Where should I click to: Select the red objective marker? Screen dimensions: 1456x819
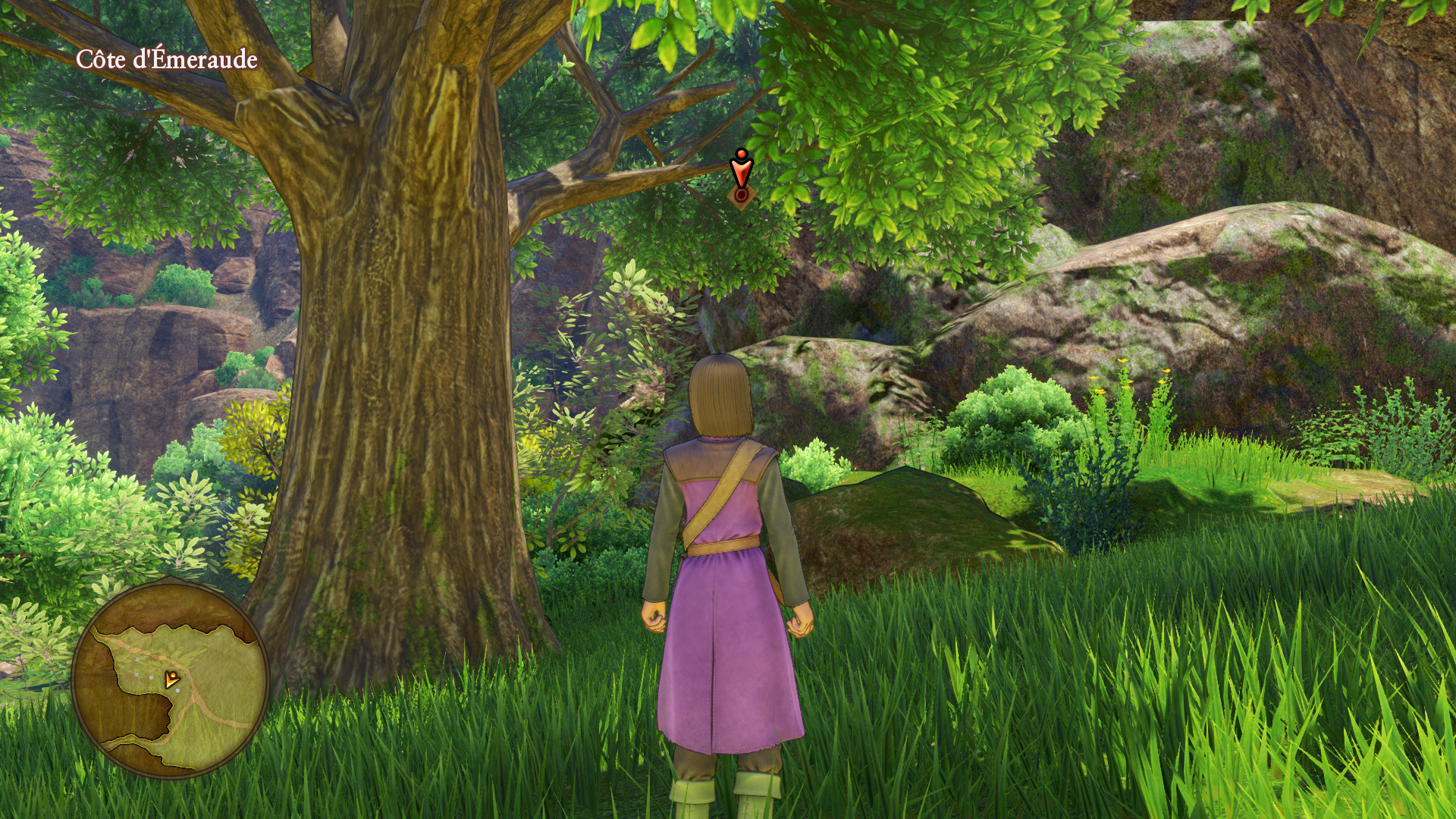(740, 178)
